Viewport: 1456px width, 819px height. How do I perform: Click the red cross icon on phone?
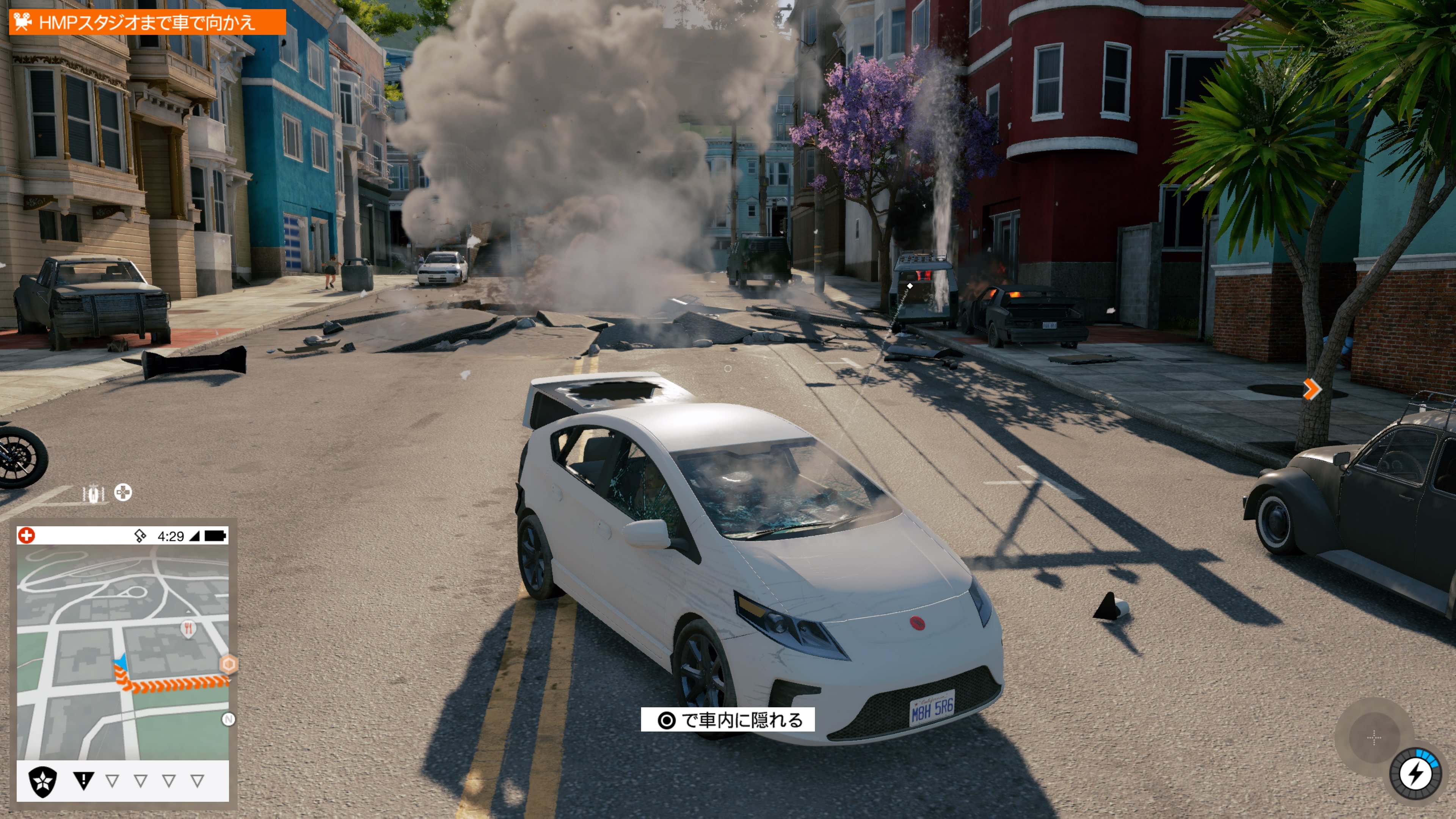tap(27, 535)
